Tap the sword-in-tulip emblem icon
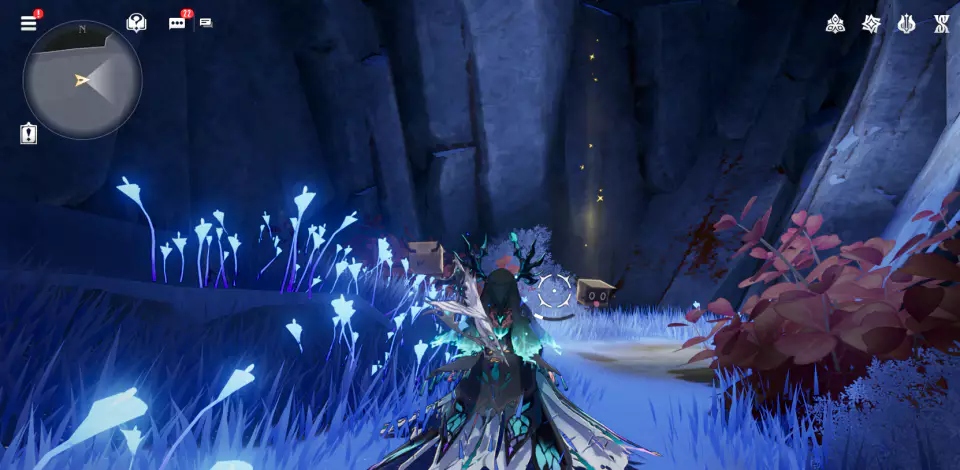Screen dimensions: 960x470 click(907, 23)
